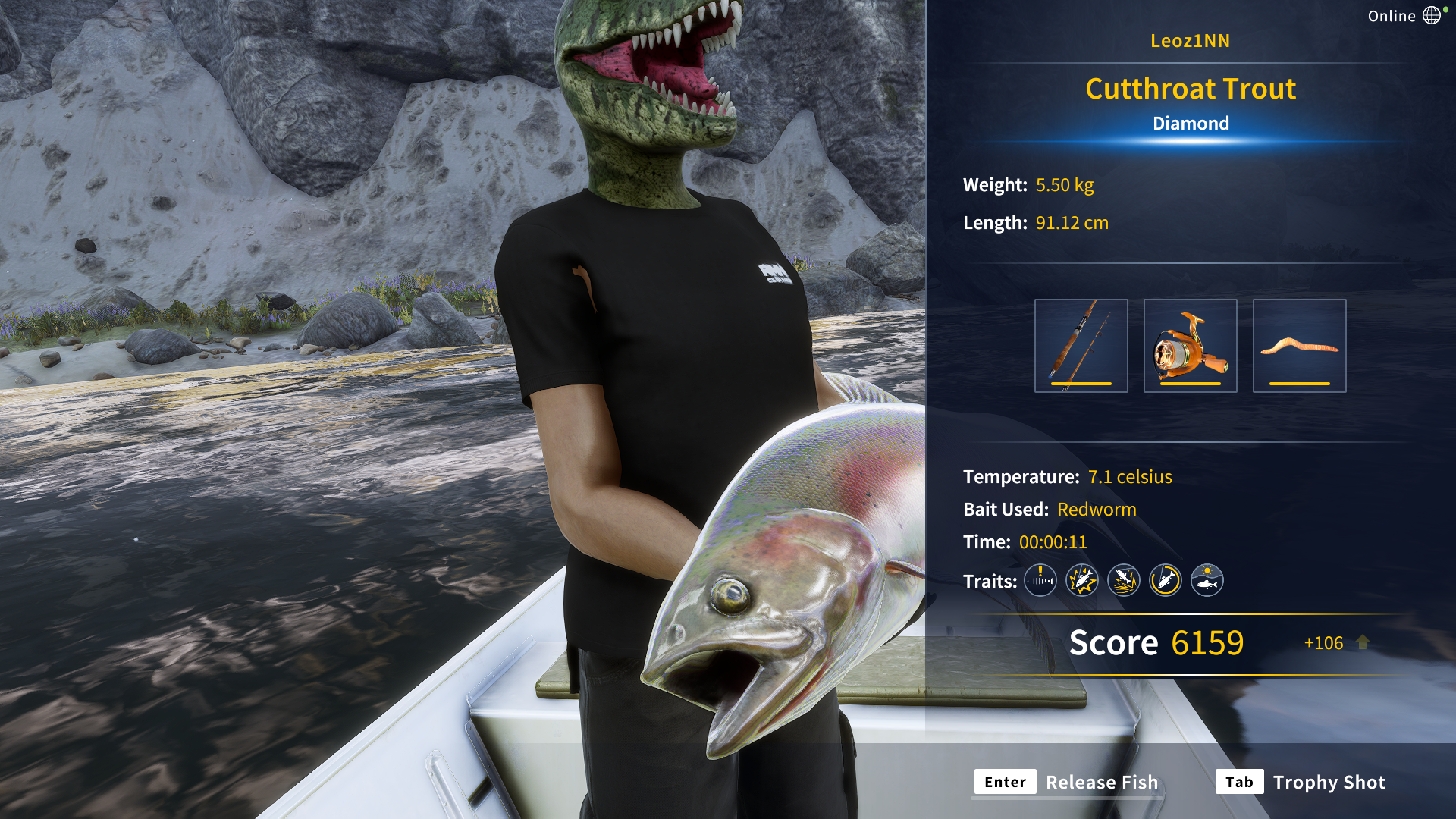This screenshot has width=1456, height=819.
Task: Click the sun above fish trait icon
Action: point(1207,581)
